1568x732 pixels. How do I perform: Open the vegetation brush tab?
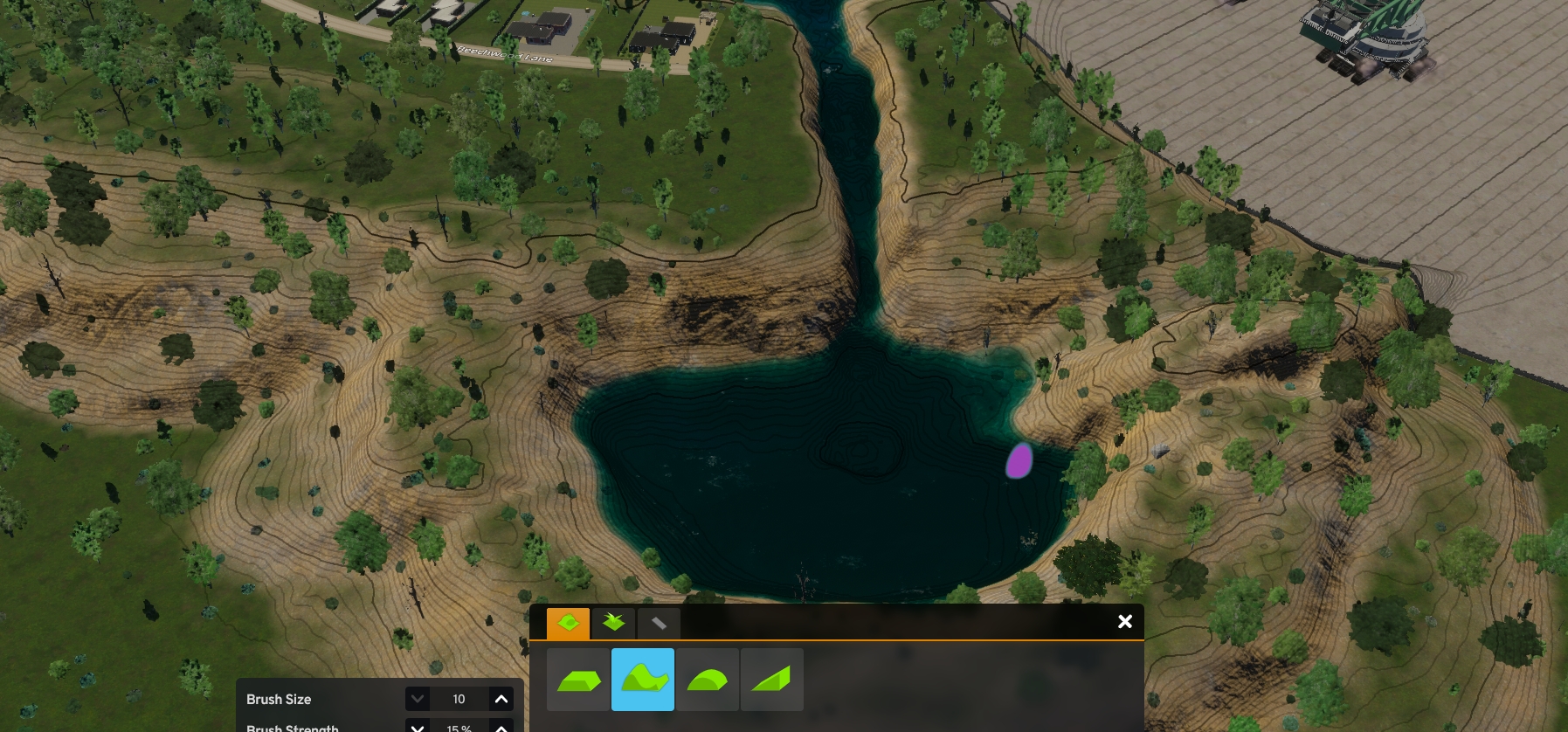613,623
